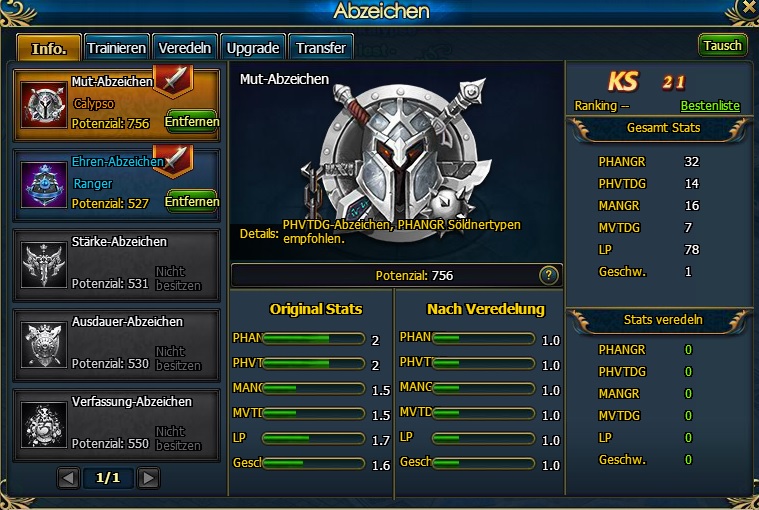Image resolution: width=759 pixels, height=510 pixels.
Task: Click the question mark help icon
Action: (x=548, y=275)
